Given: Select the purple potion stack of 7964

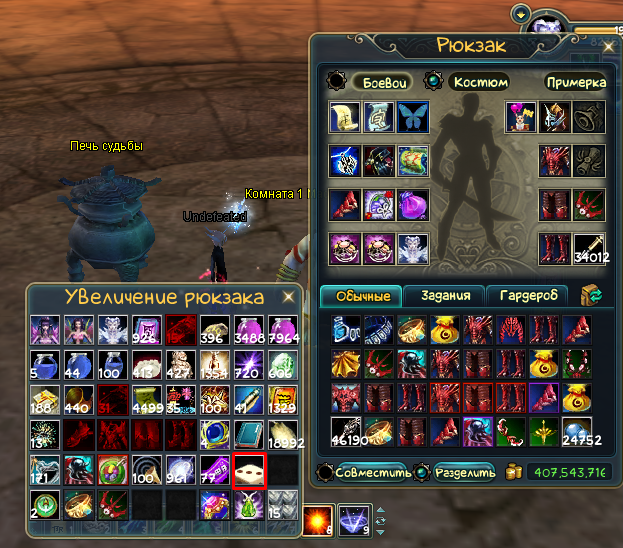Looking at the screenshot, I should coord(281,333).
